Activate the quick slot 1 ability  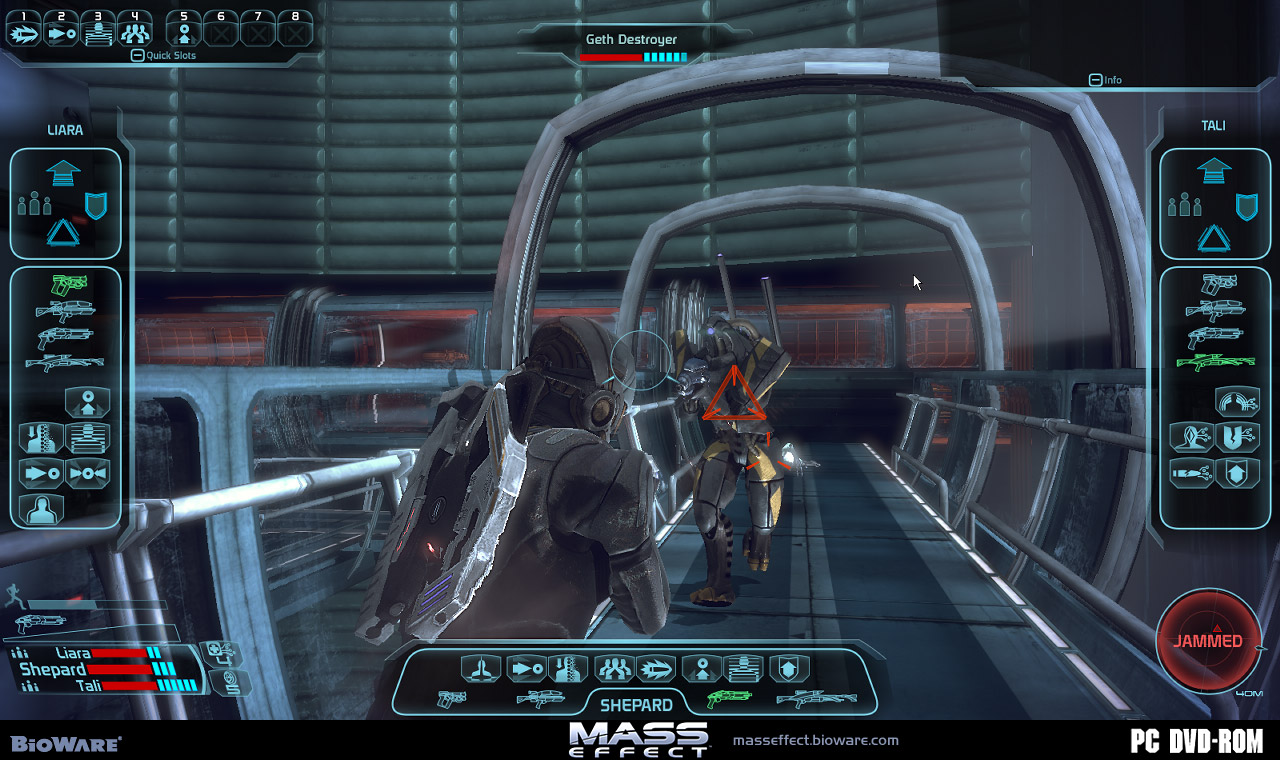pyautogui.click(x=24, y=33)
